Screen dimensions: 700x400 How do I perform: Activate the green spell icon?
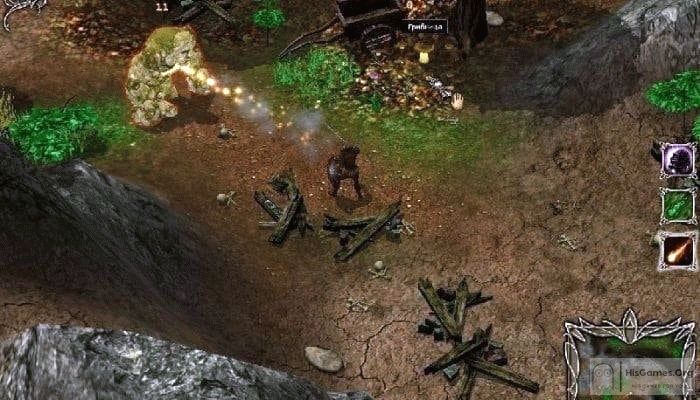(677, 206)
